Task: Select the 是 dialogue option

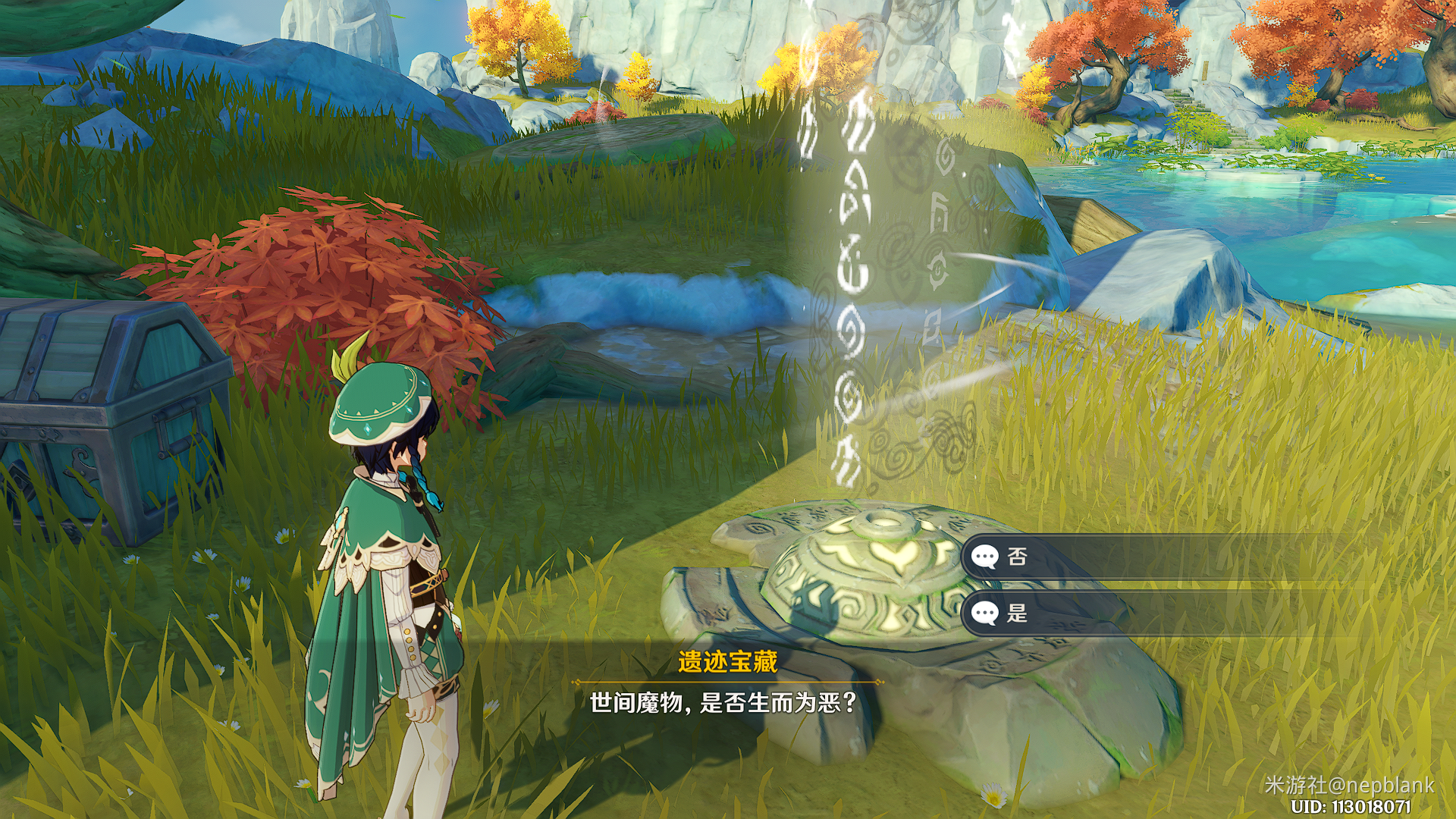Action: (x=1016, y=613)
